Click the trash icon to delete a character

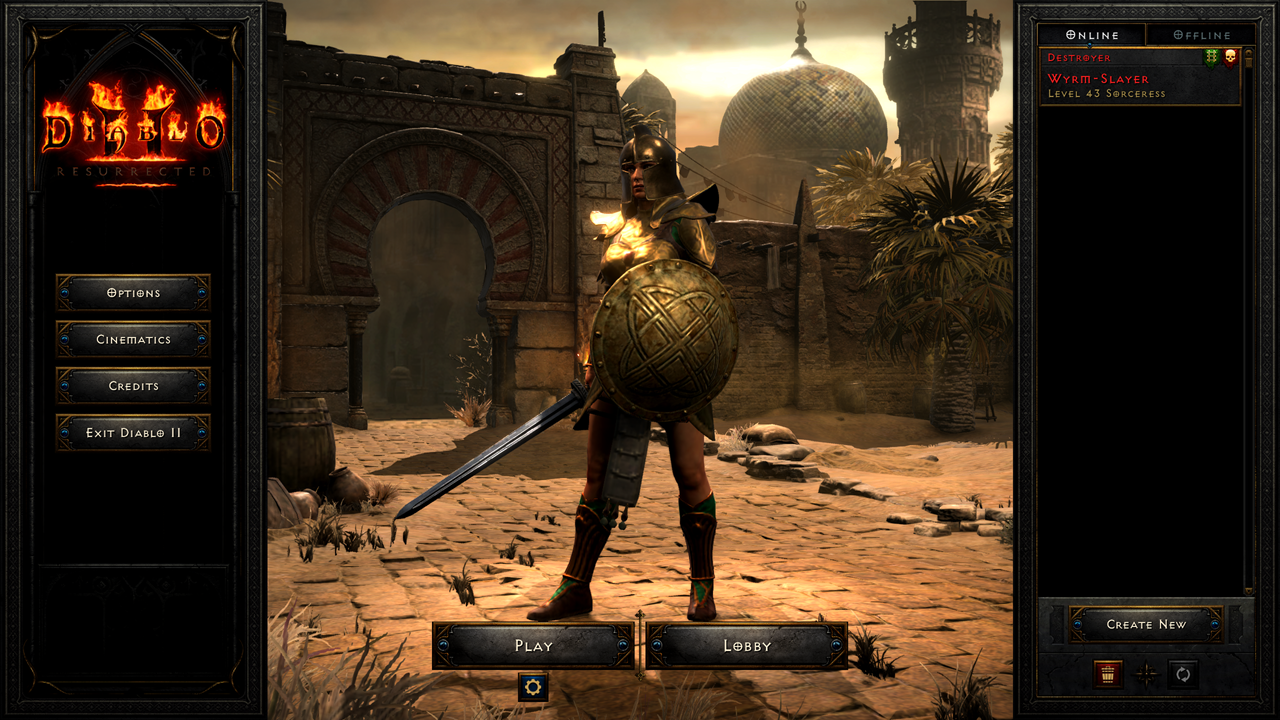pos(1106,675)
